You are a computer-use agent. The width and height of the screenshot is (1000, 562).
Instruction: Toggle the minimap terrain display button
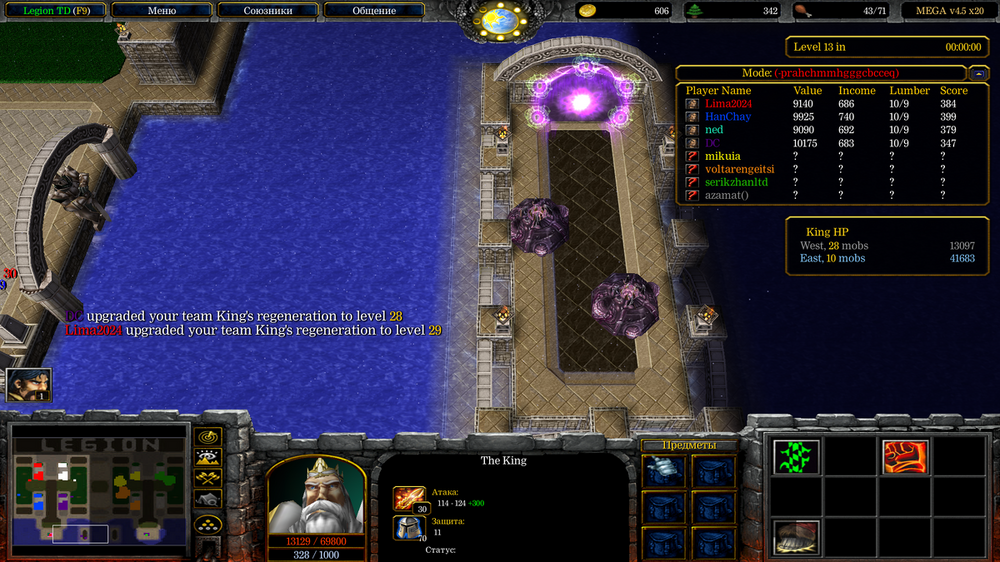click(208, 457)
